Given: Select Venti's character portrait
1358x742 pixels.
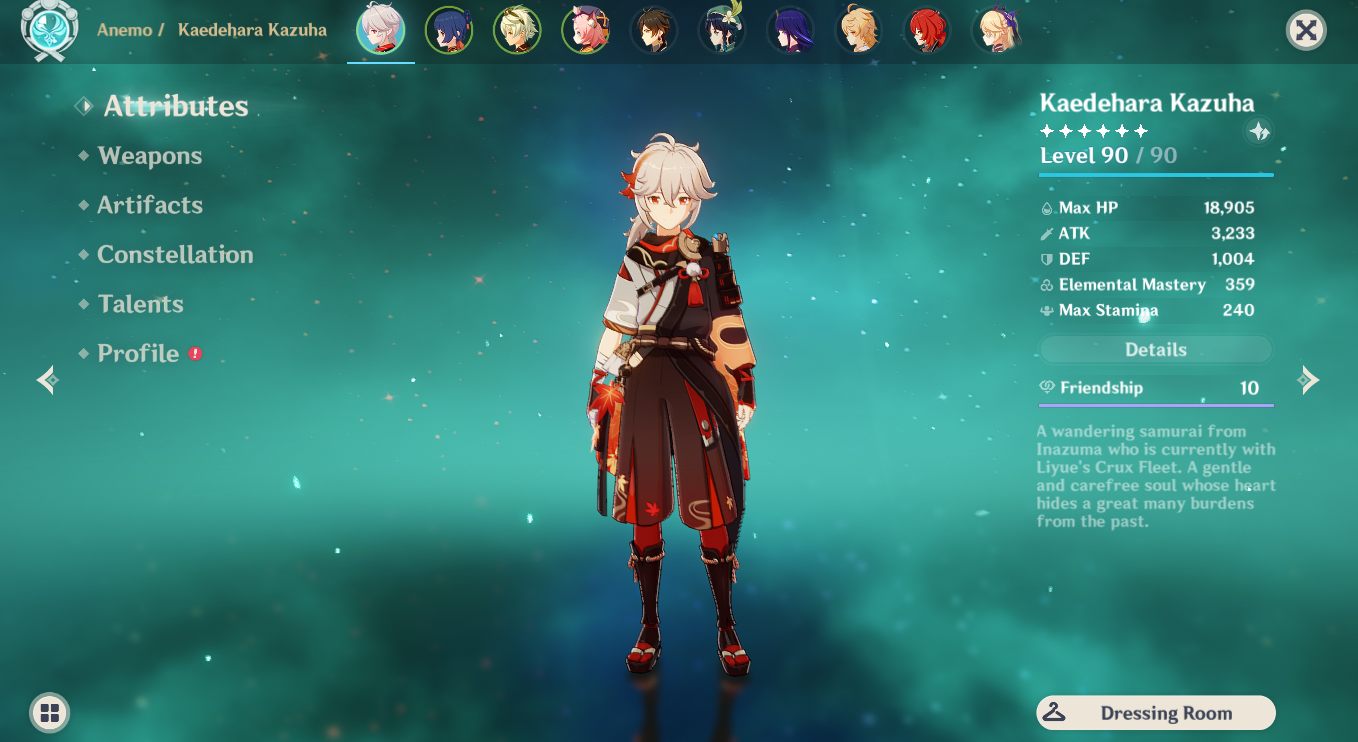Looking at the screenshot, I should [721, 30].
